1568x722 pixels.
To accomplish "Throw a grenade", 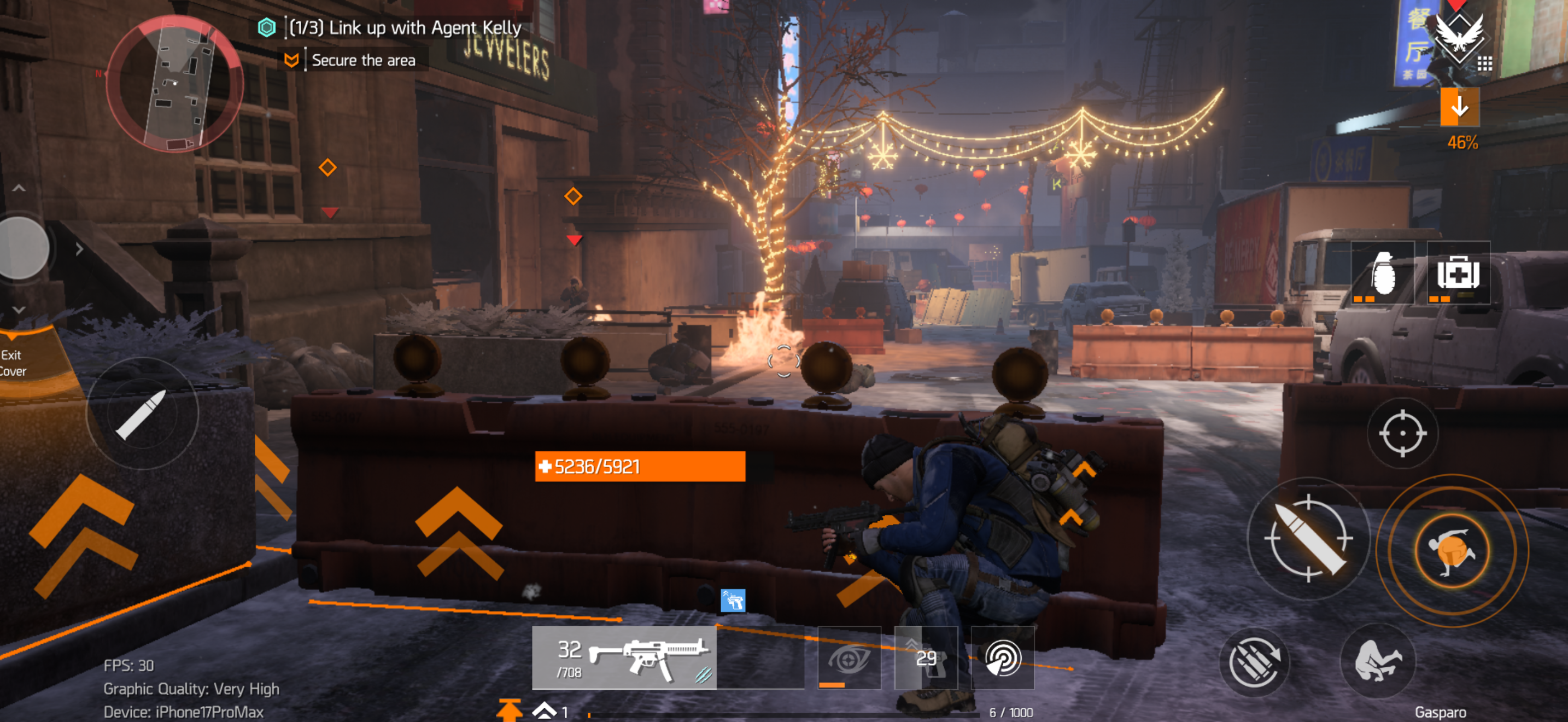I will (x=1382, y=273).
